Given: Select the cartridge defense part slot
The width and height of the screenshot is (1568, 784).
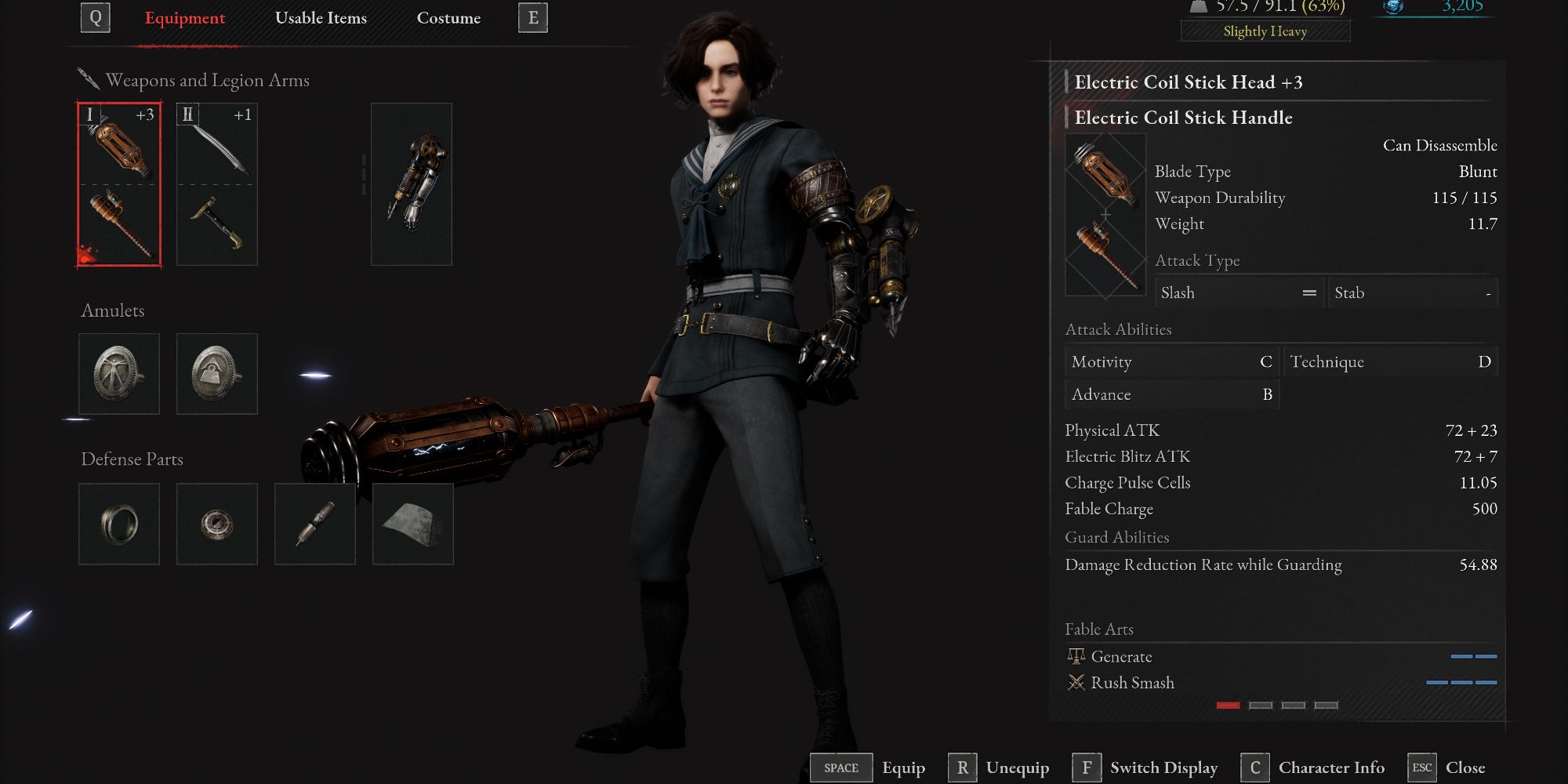Looking at the screenshot, I should pyautogui.click(x=315, y=524).
